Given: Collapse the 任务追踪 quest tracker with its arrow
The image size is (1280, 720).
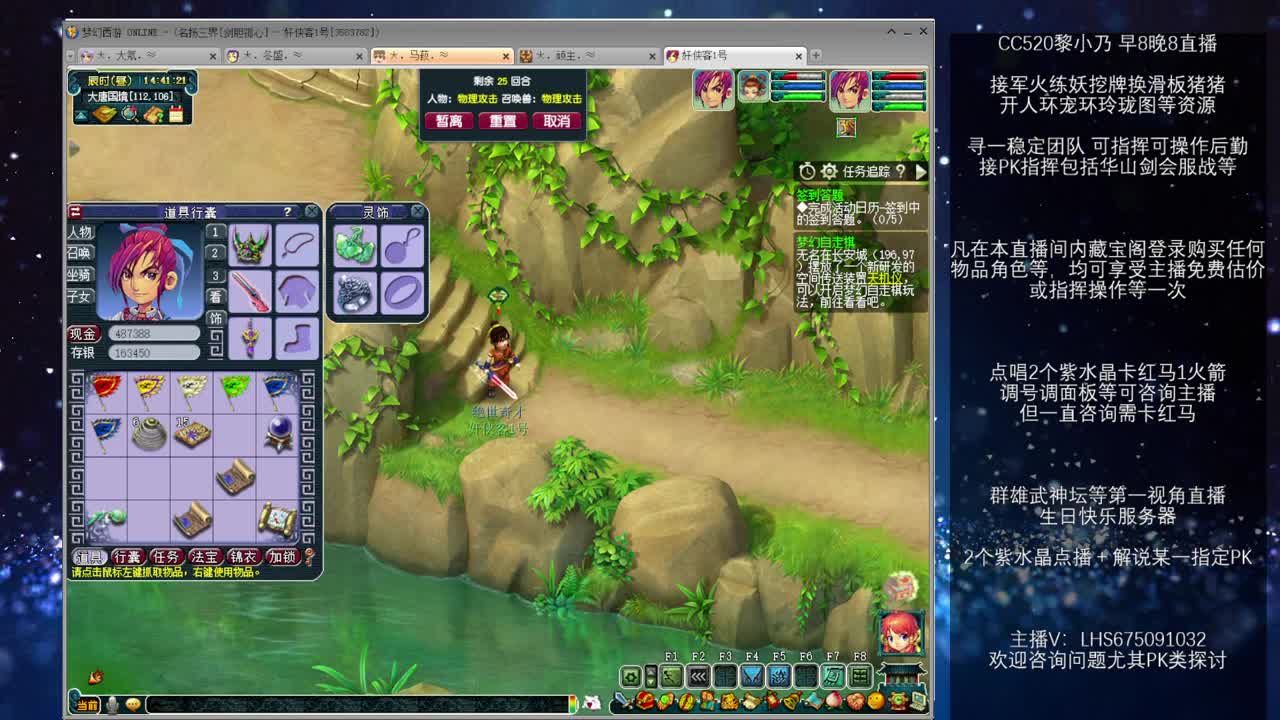Looking at the screenshot, I should [x=920, y=170].
